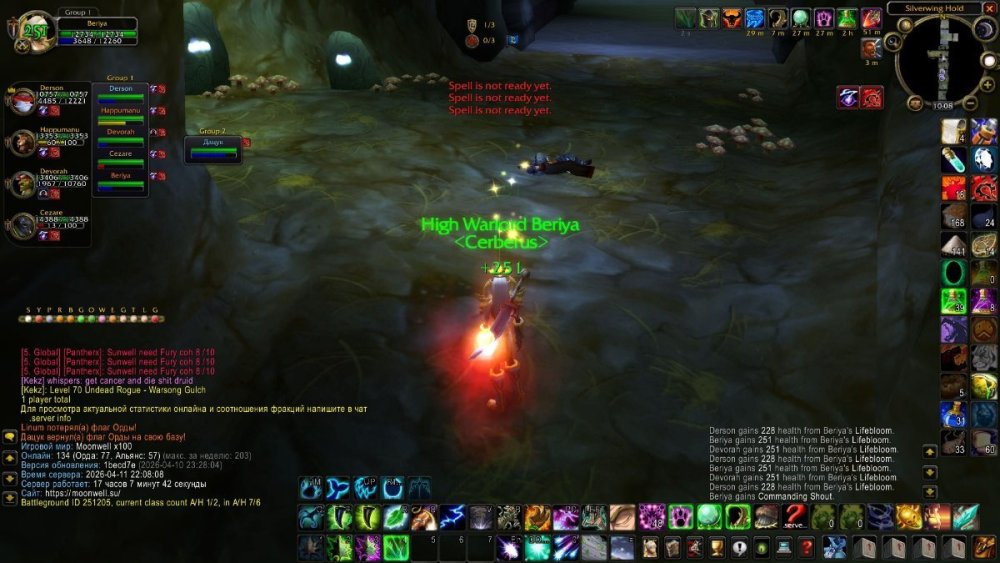The width and height of the screenshot is (1000, 563).
Task: Click the green potion buff icon
Action: coord(847,18)
